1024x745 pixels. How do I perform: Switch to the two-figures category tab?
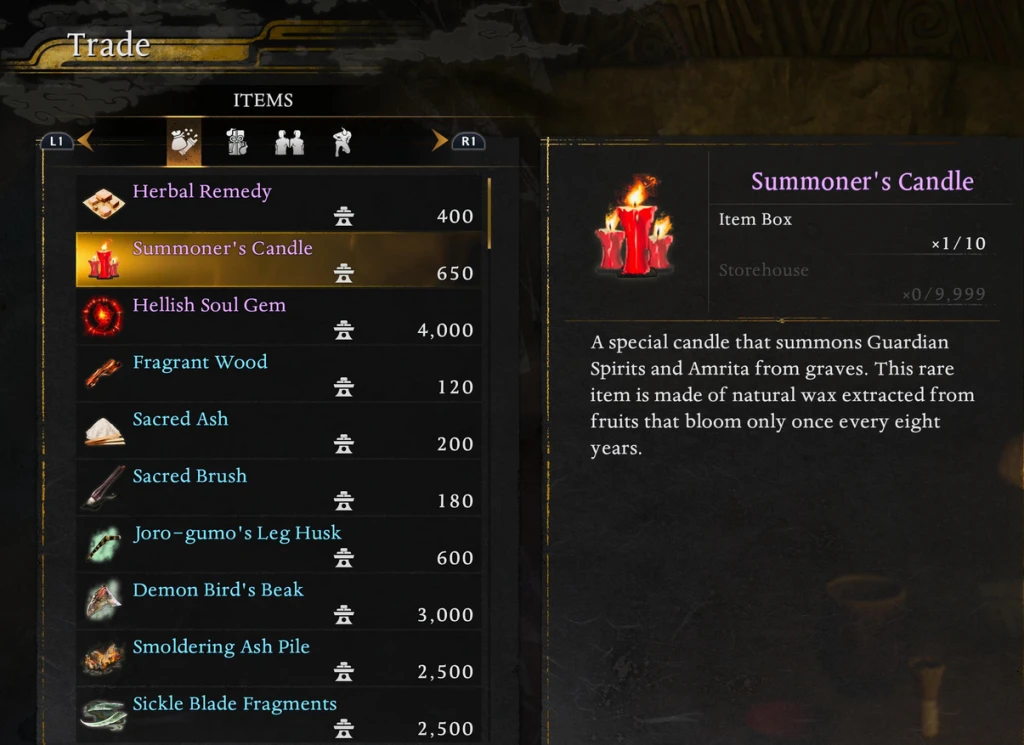point(289,142)
